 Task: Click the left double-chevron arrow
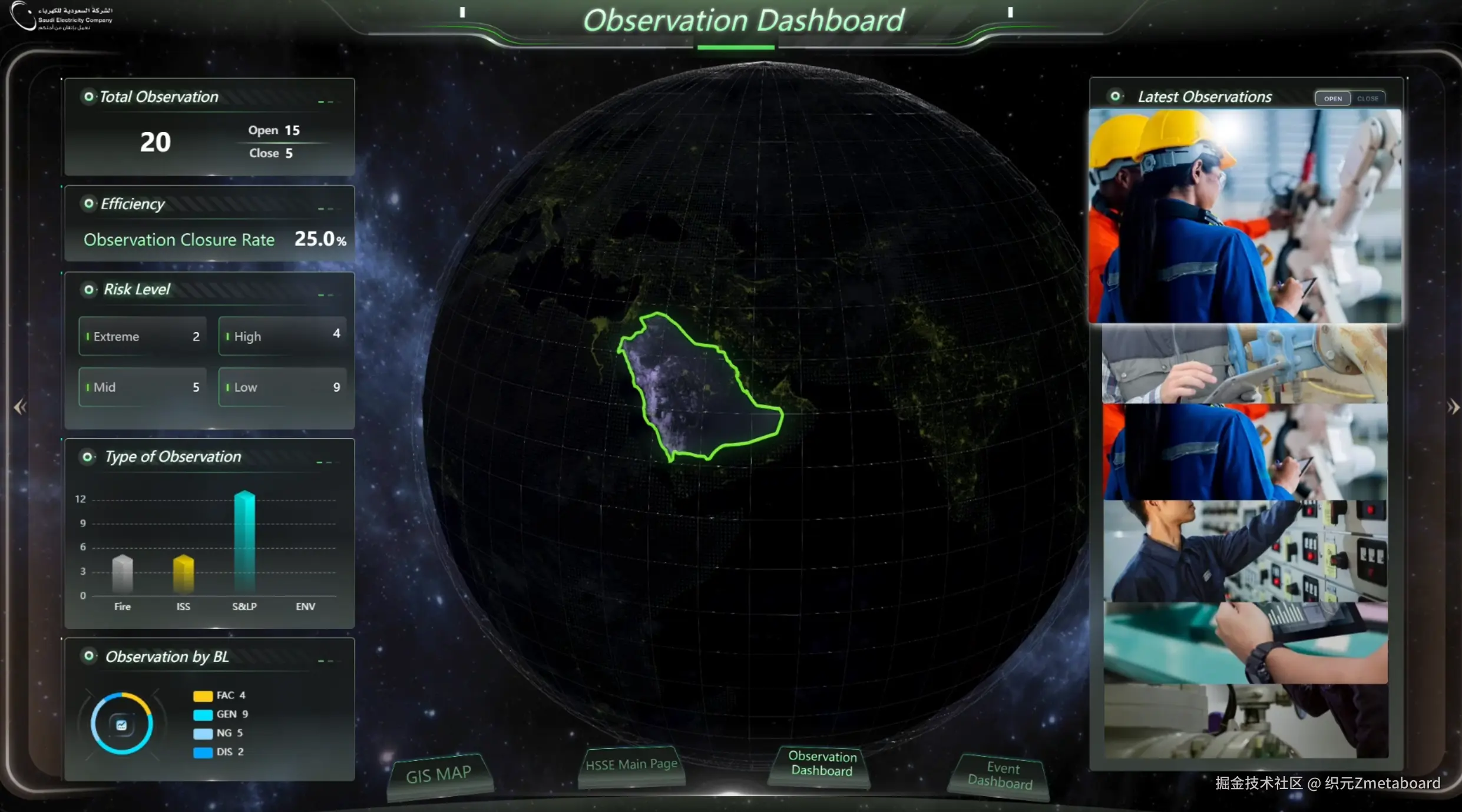pos(20,407)
